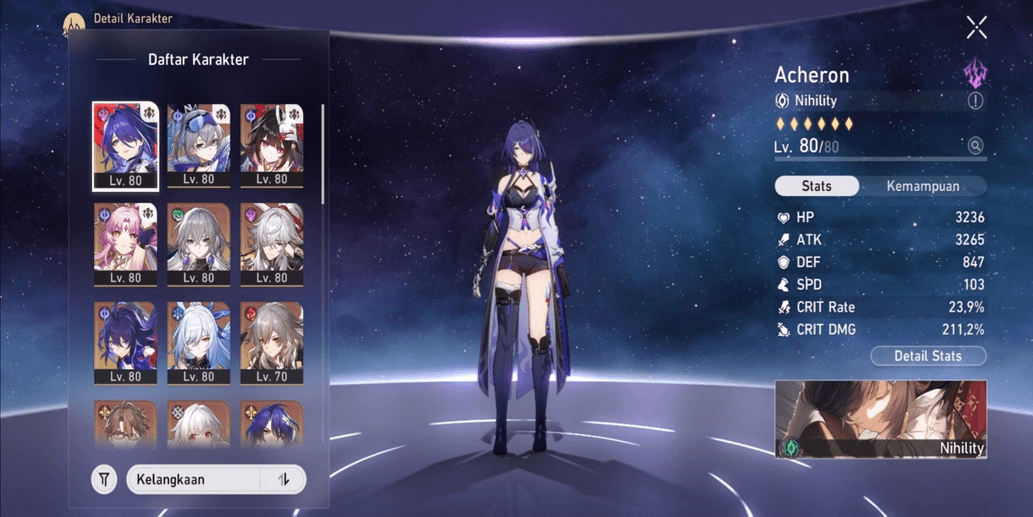Viewport: 1033px width, 517px height.
Task: Toggle the sort order arrows
Action: [284, 480]
